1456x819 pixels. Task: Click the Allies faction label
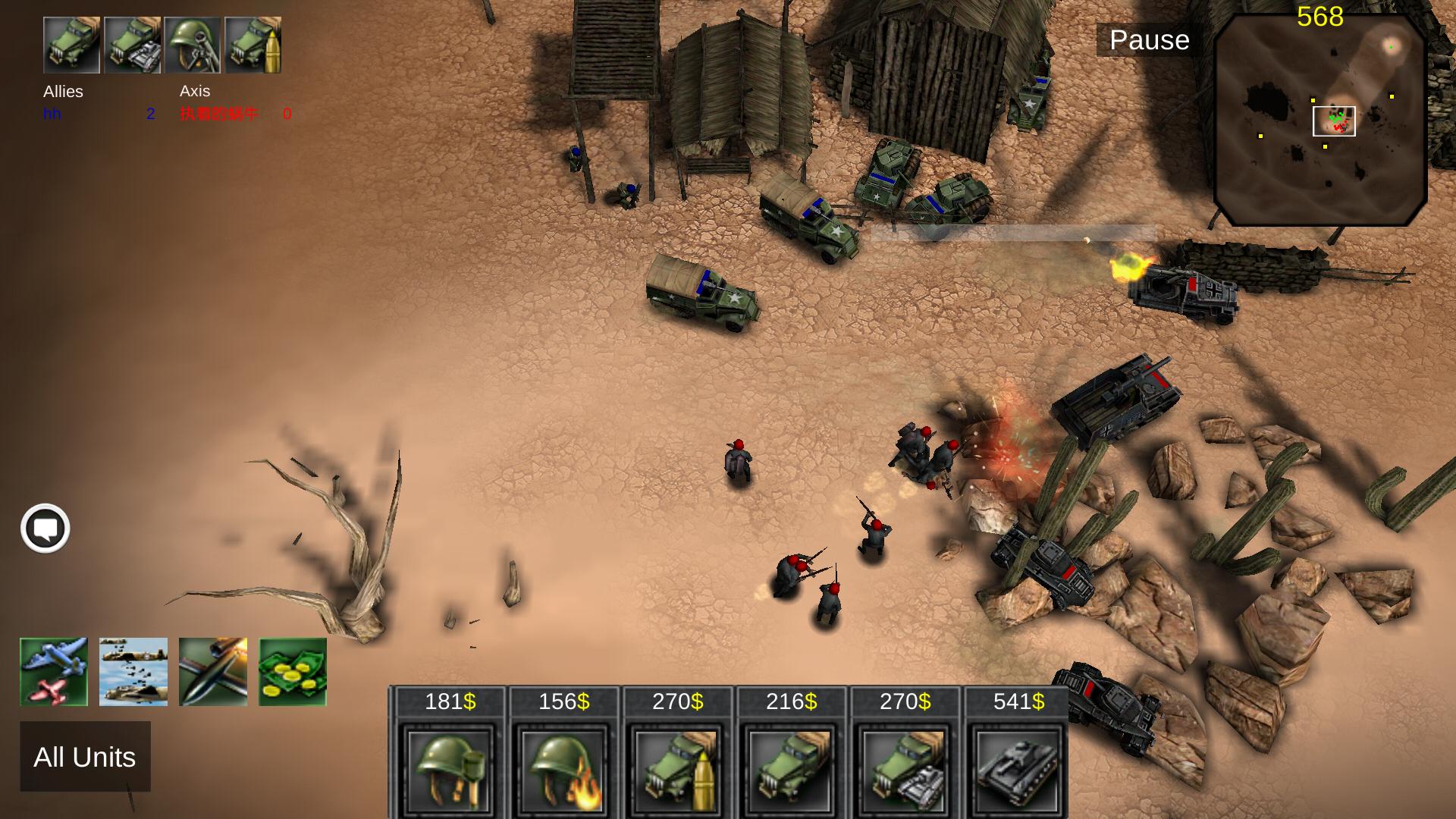point(61,92)
